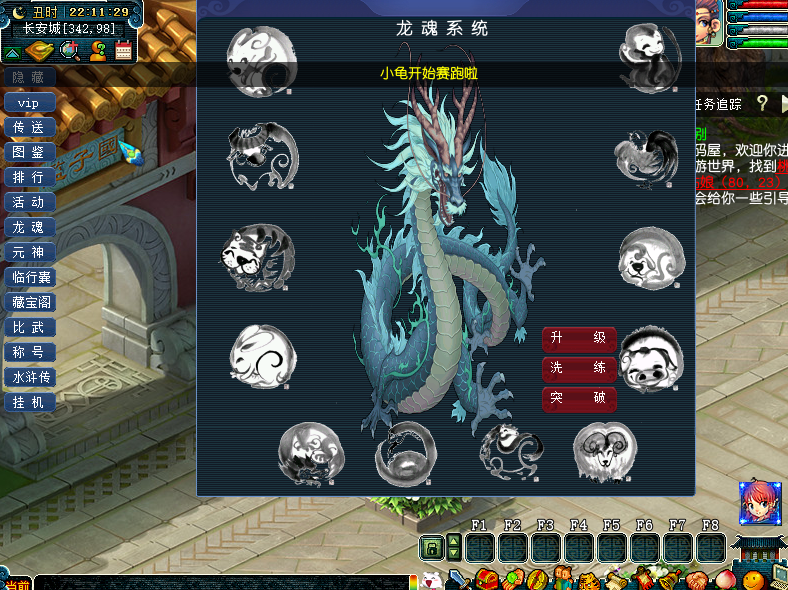Open the 传送 teleport menu

[x=29, y=128]
